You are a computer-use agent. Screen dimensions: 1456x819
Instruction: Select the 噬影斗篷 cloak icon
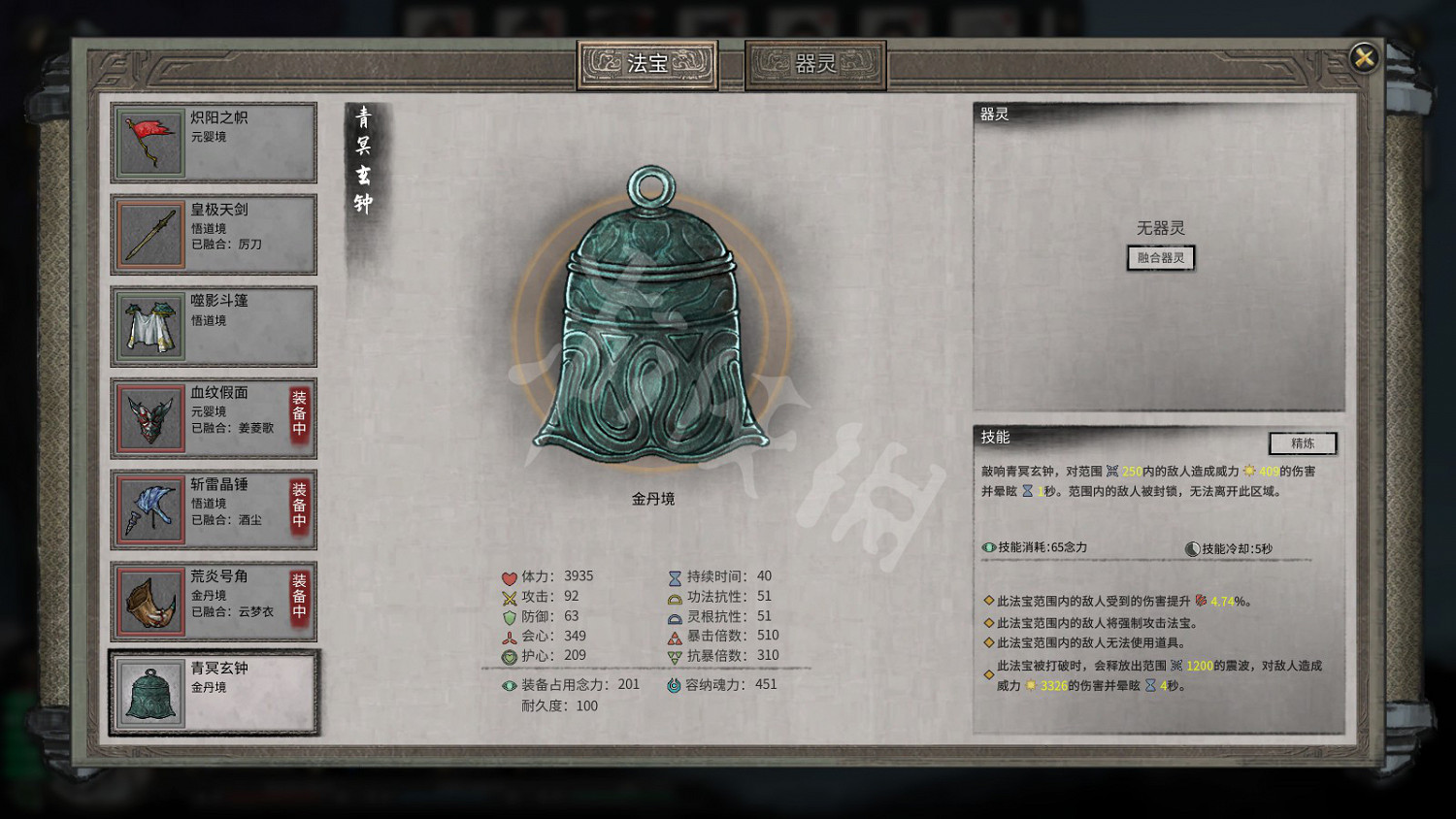pyautogui.click(x=149, y=326)
